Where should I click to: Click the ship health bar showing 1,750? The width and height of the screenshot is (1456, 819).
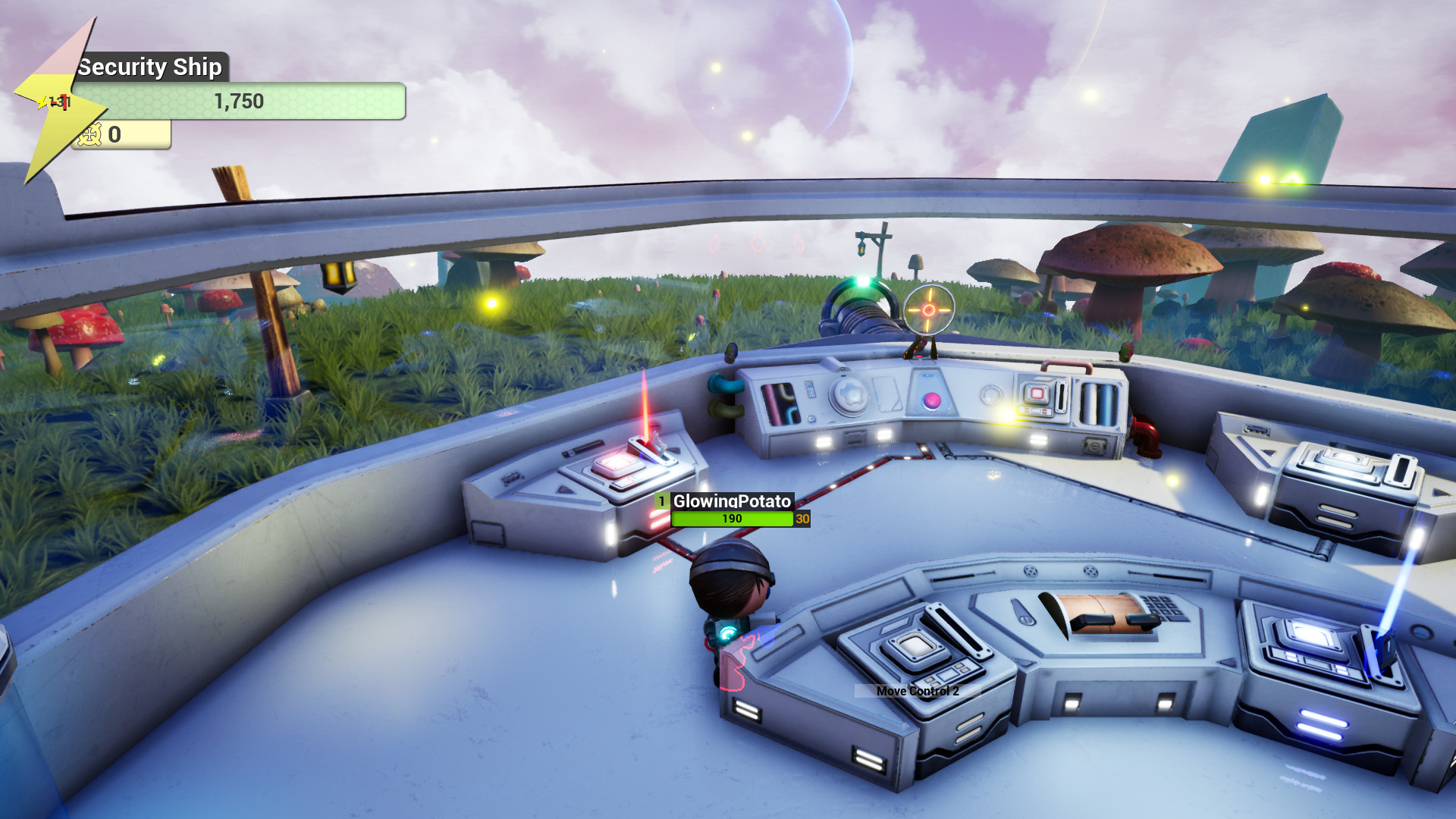point(237,102)
